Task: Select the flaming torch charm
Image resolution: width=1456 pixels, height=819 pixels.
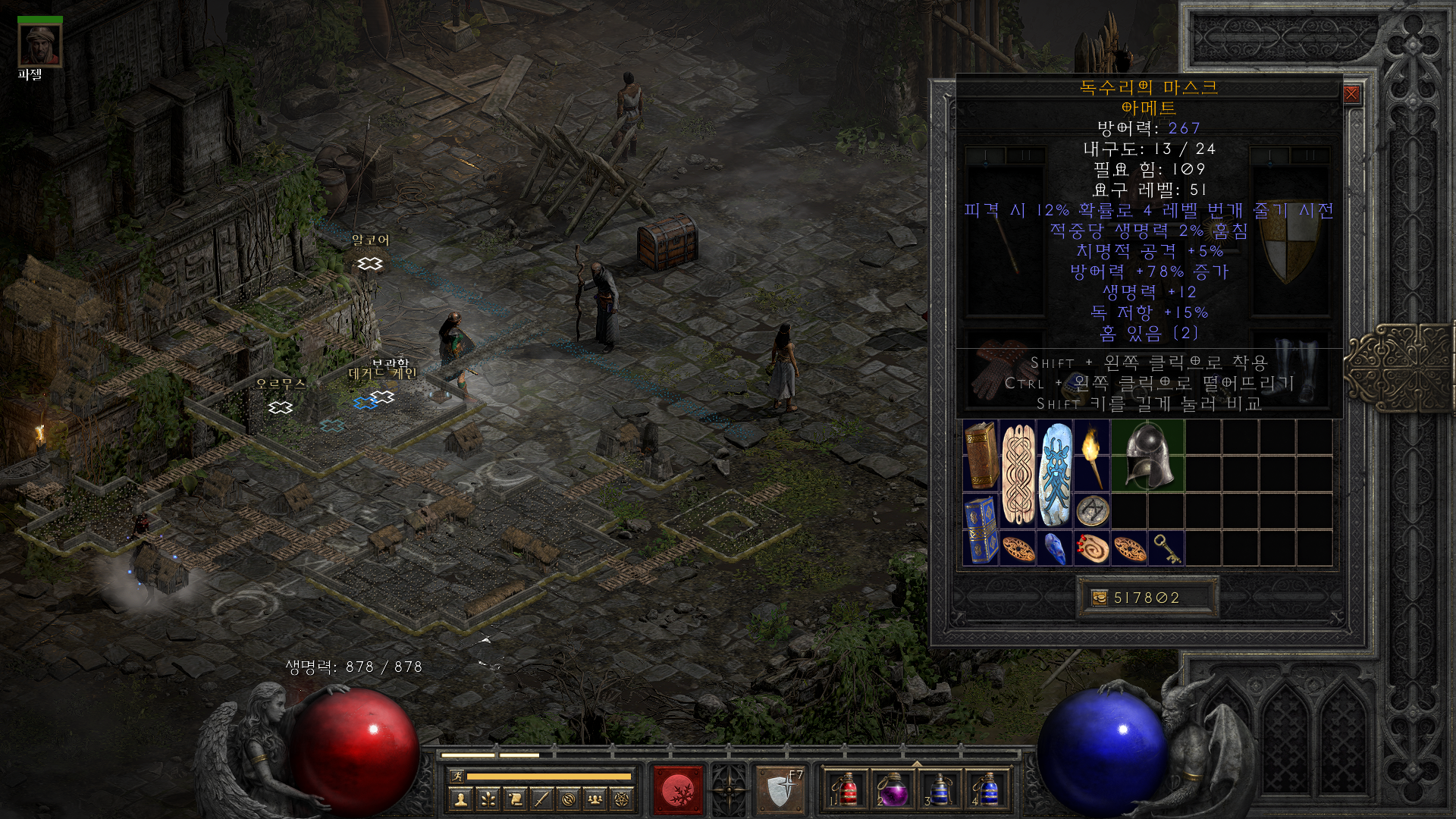Action: pyautogui.click(x=1092, y=454)
